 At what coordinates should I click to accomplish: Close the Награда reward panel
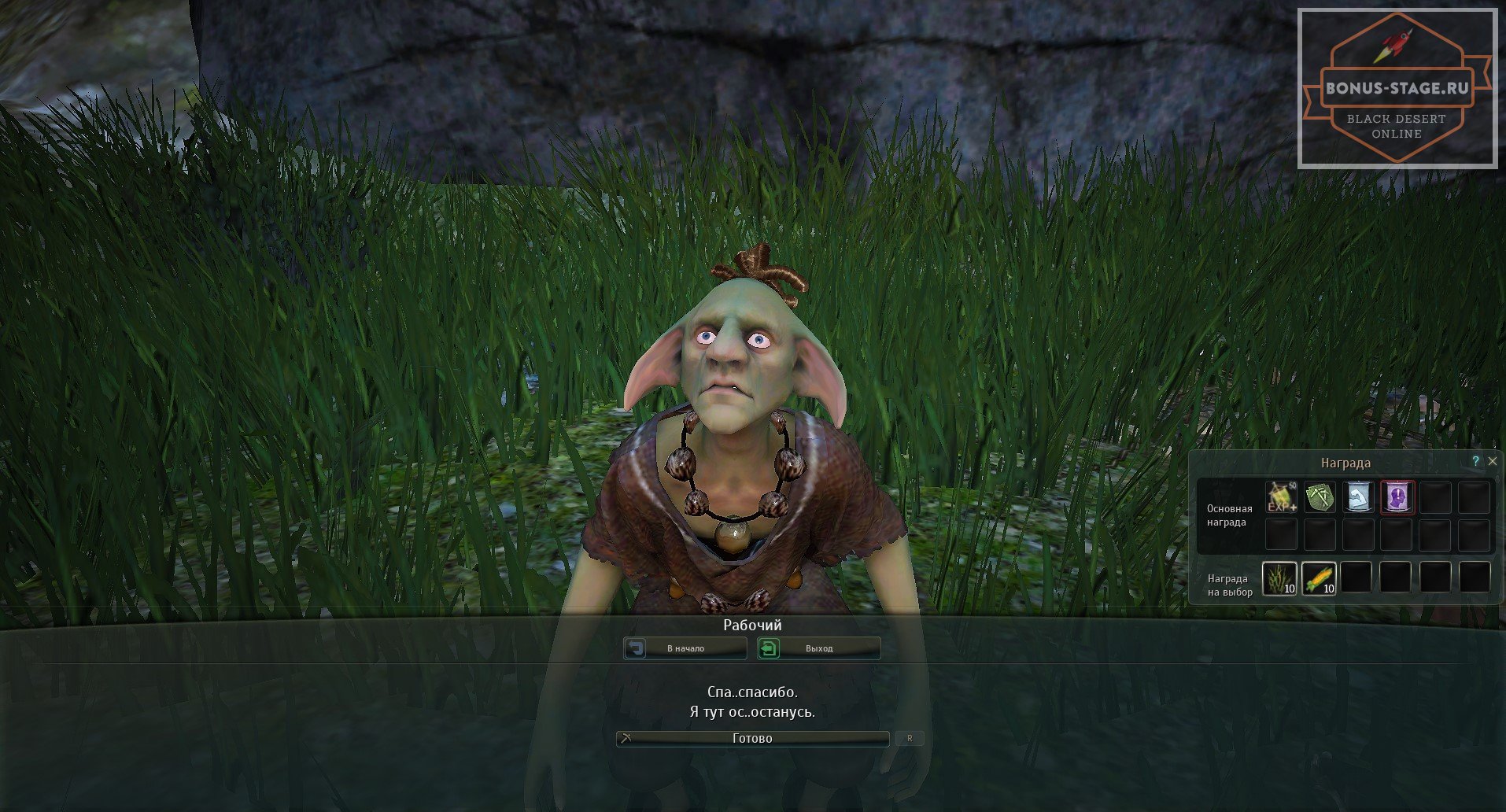point(1493,461)
